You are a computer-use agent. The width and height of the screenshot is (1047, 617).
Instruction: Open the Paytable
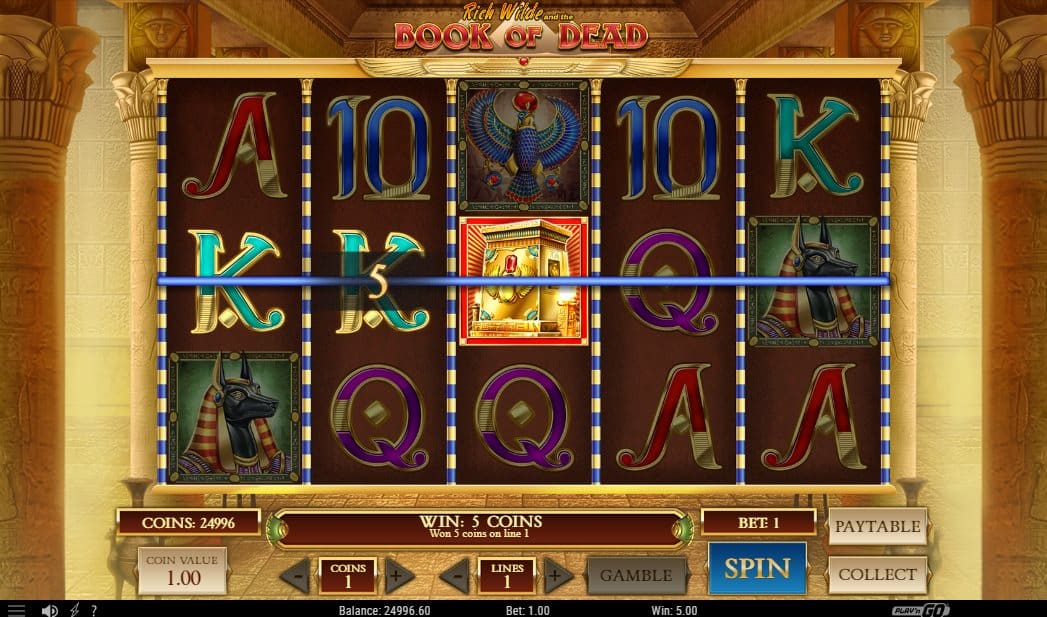coord(877,526)
